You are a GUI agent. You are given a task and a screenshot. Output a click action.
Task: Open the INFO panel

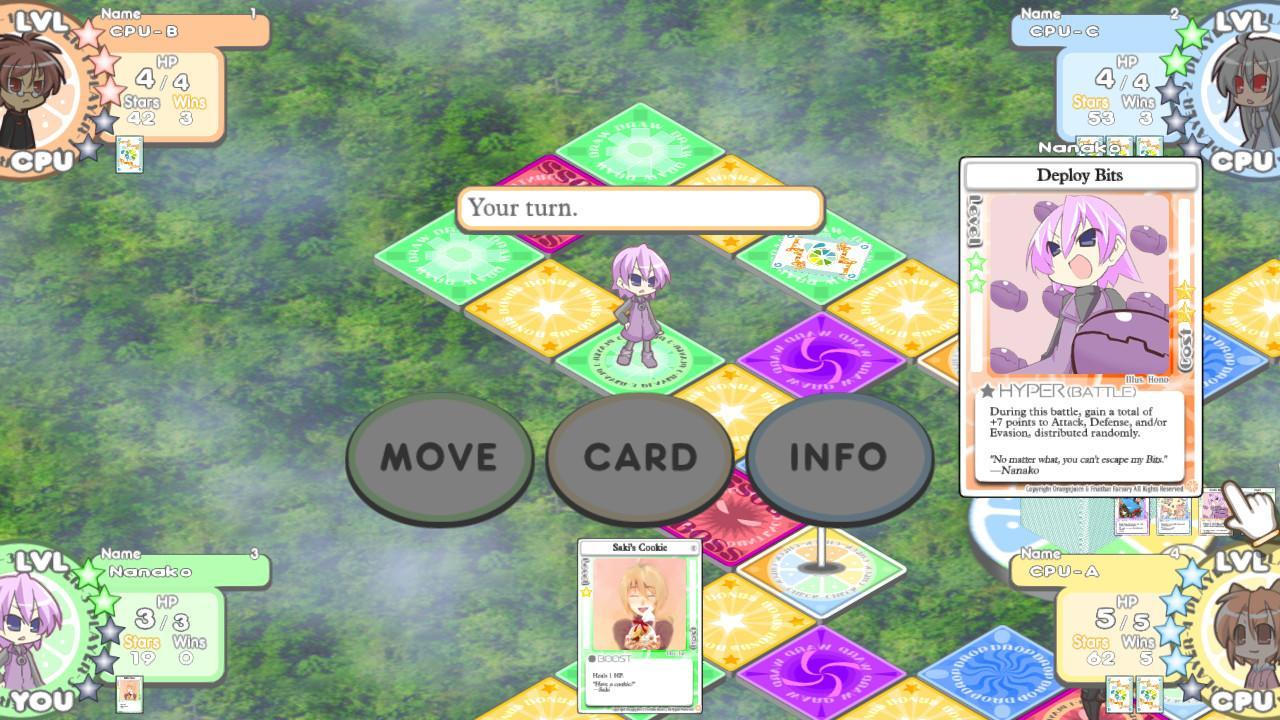838,457
